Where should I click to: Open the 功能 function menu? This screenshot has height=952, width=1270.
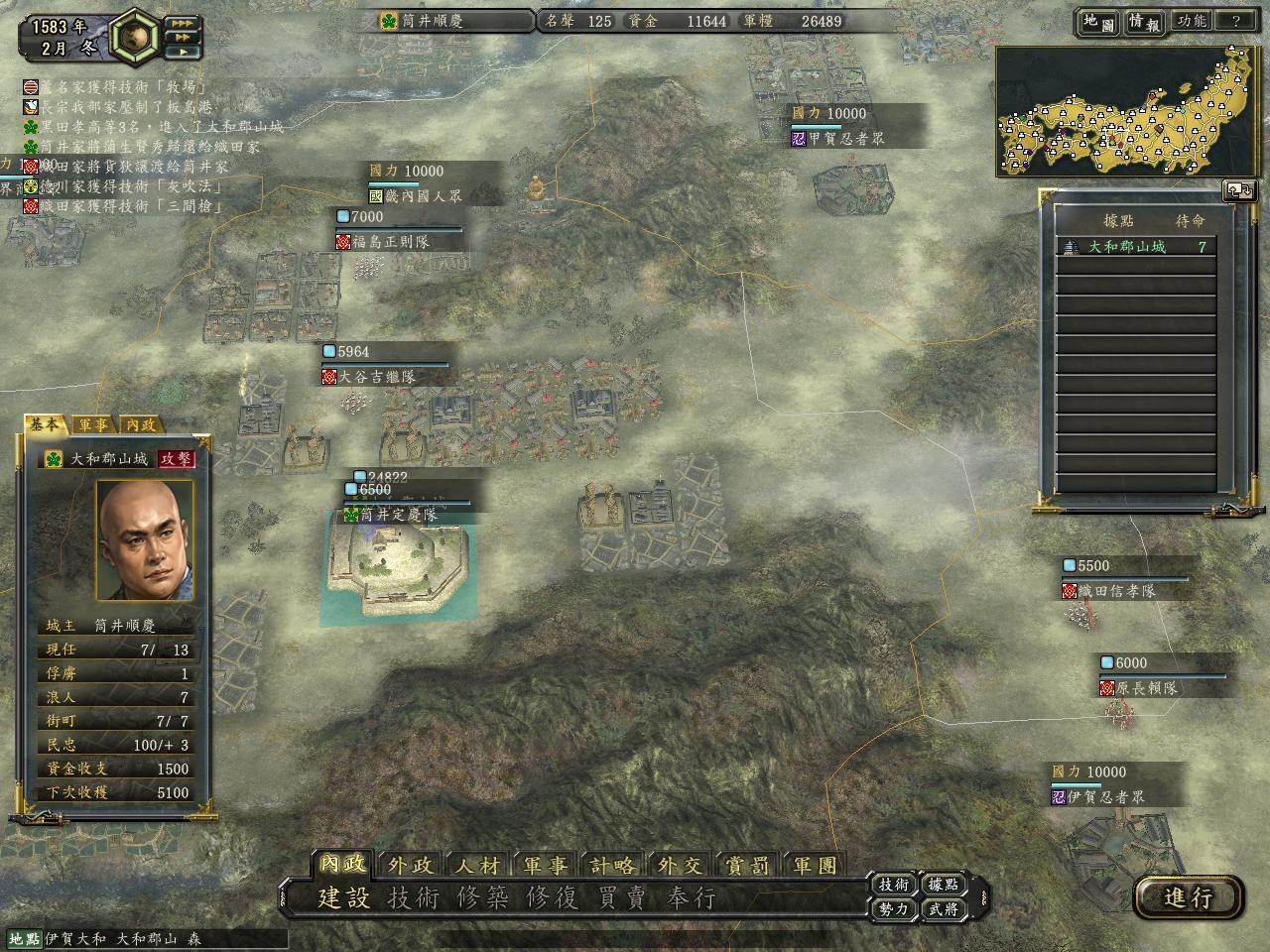[x=1191, y=21]
